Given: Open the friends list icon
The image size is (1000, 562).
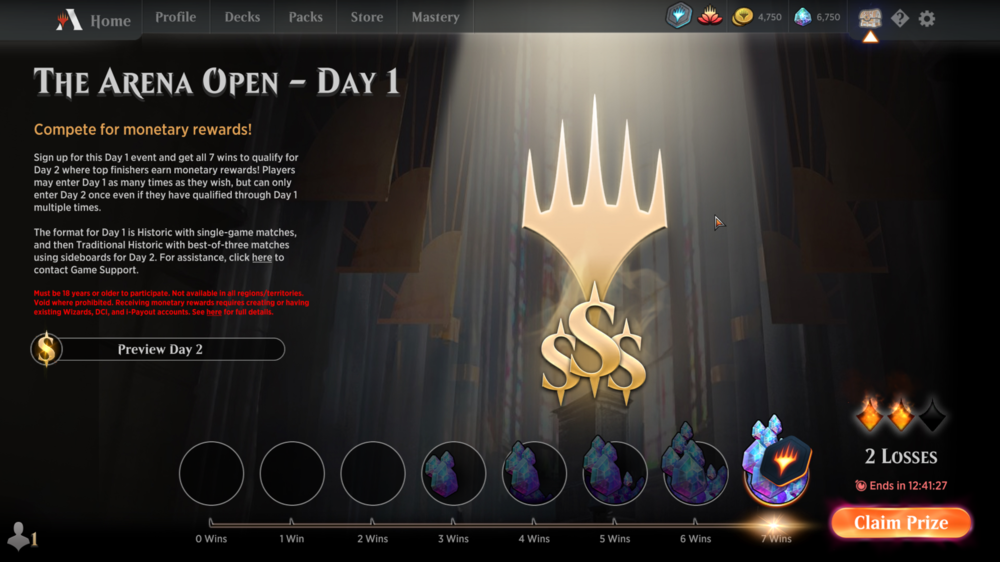Looking at the screenshot, I should pyautogui.click(x=20, y=537).
